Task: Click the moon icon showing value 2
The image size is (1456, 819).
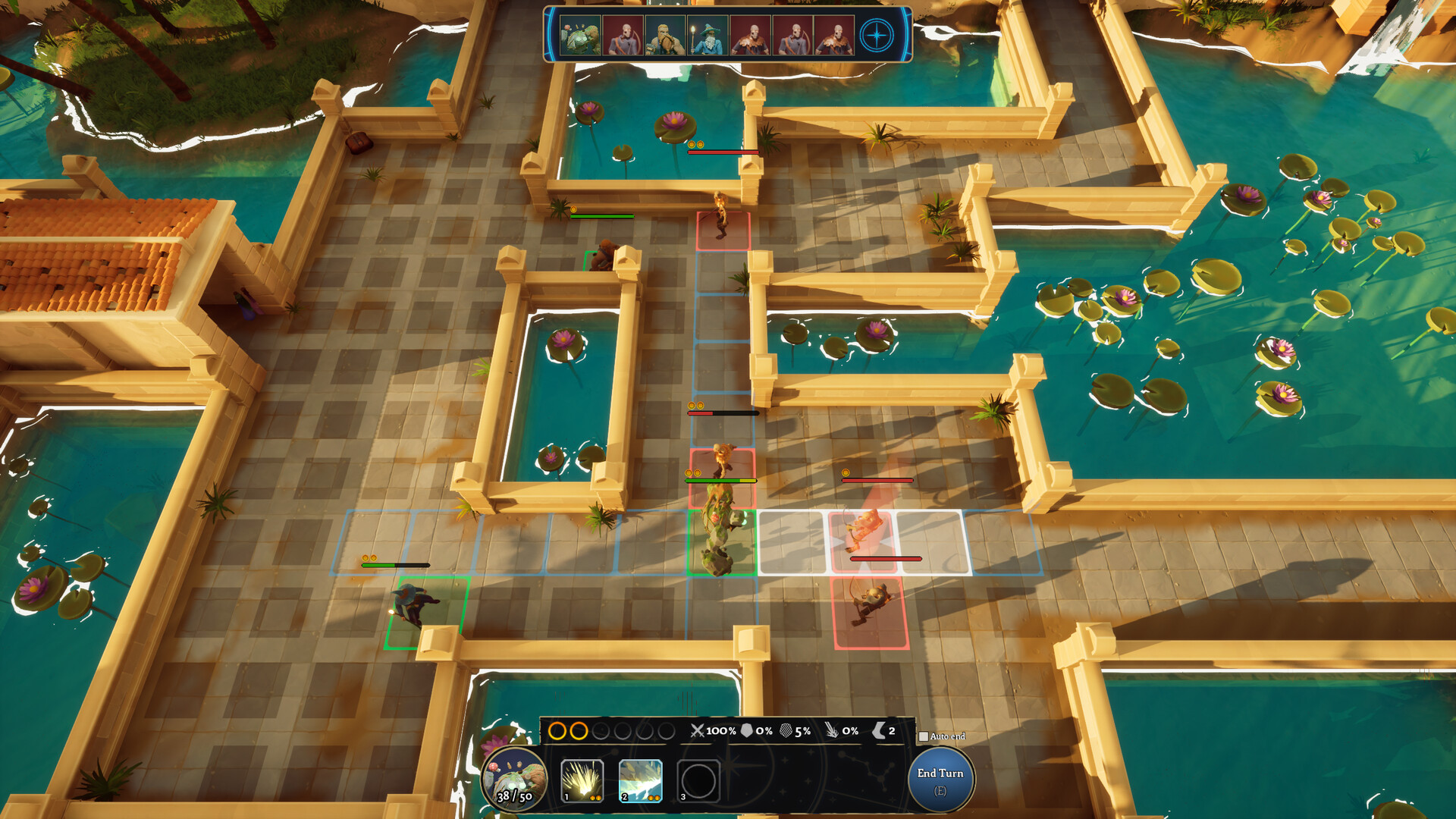Action: (877, 733)
